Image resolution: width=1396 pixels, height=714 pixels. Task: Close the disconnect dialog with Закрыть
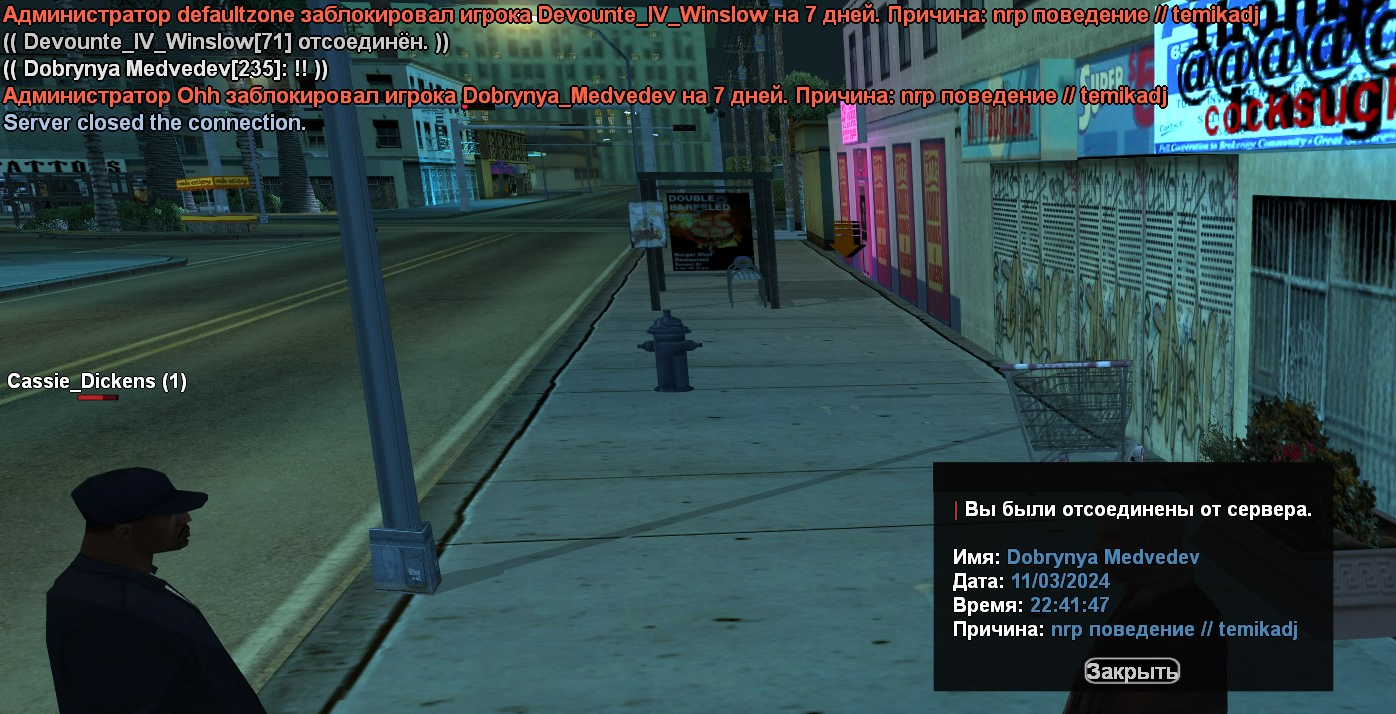point(1132,671)
